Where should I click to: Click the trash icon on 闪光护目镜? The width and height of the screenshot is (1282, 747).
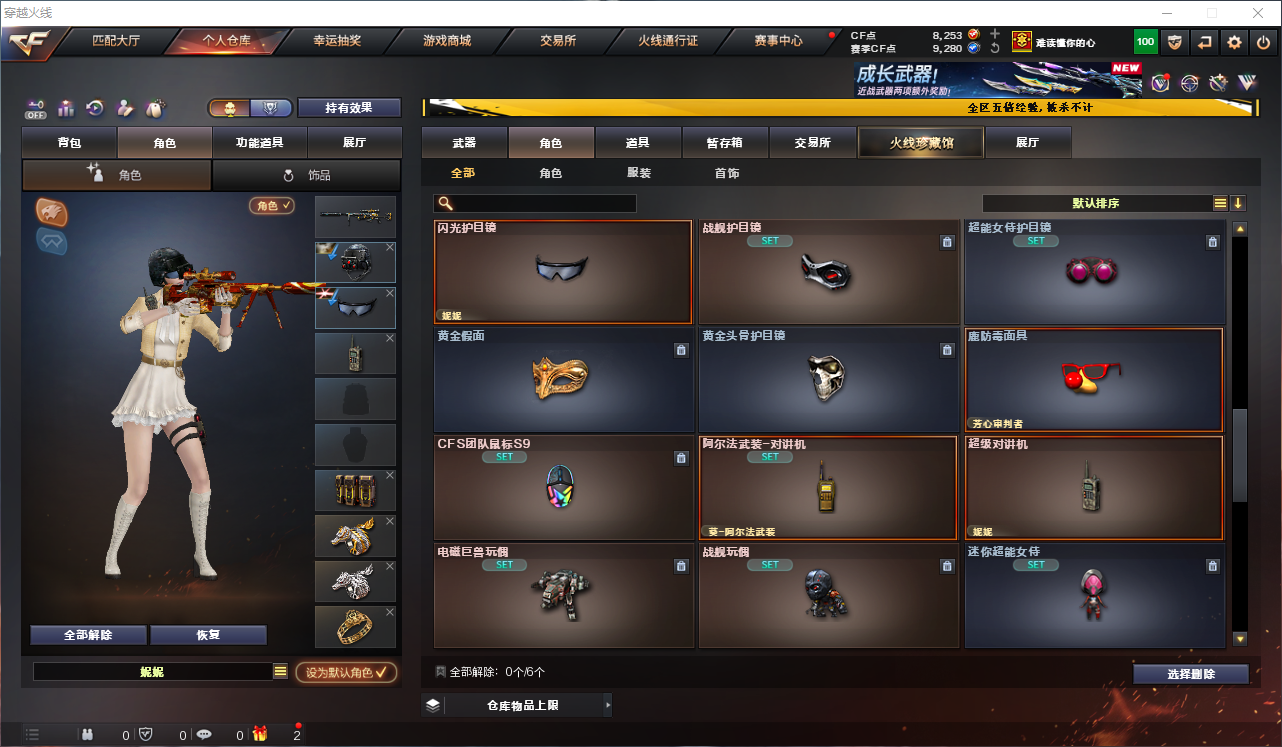681,240
